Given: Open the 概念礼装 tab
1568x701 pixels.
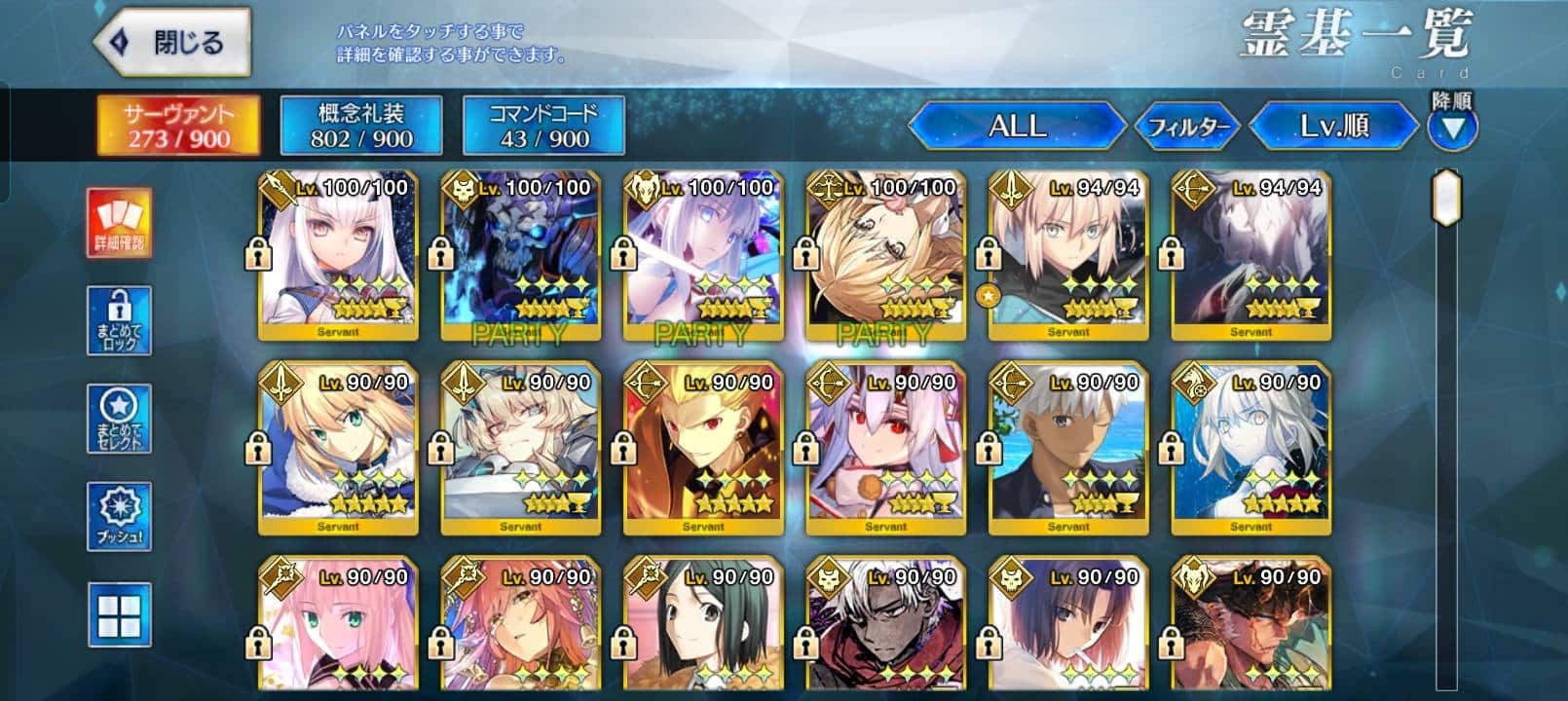Looking at the screenshot, I should (360, 126).
